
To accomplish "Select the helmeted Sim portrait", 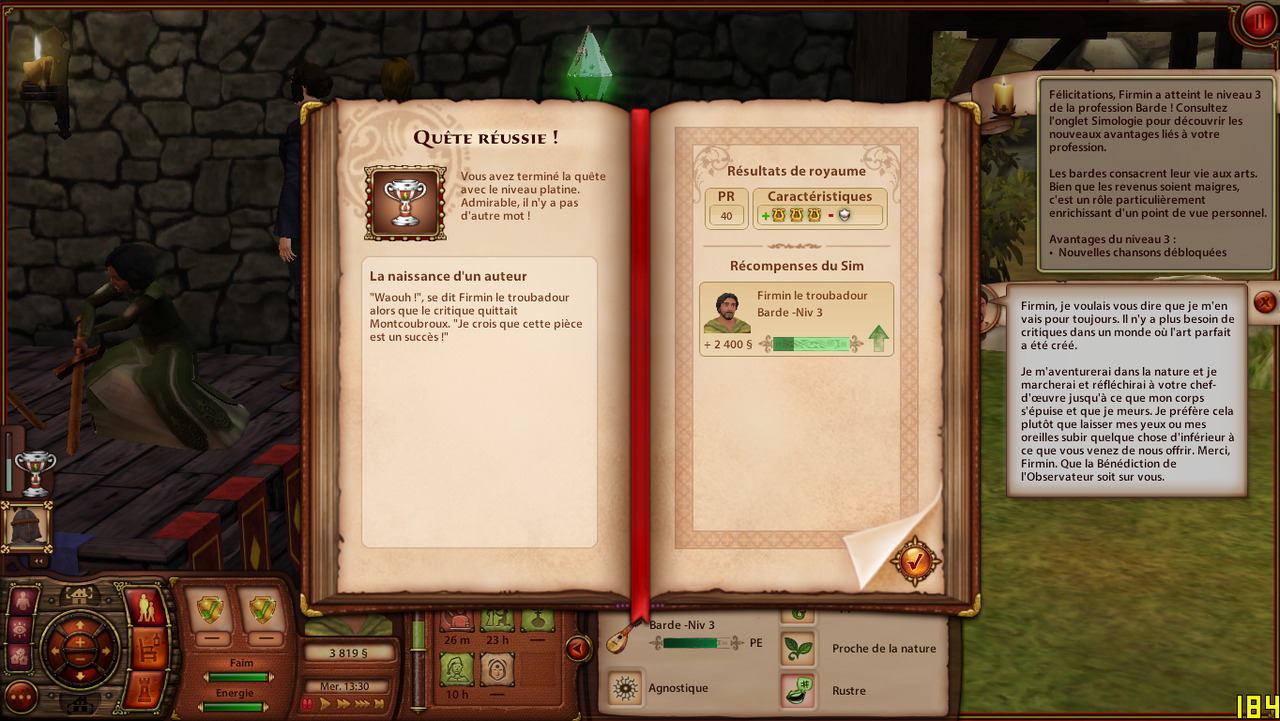I will click(x=25, y=526).
